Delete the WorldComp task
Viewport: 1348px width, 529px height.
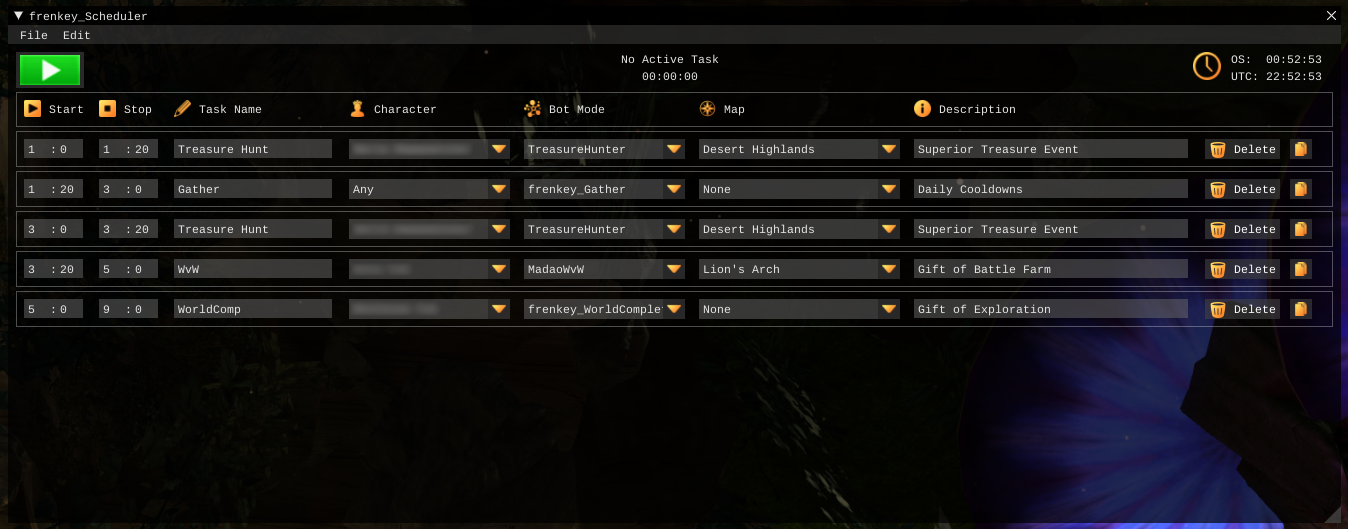click(x=1242, y=309)
